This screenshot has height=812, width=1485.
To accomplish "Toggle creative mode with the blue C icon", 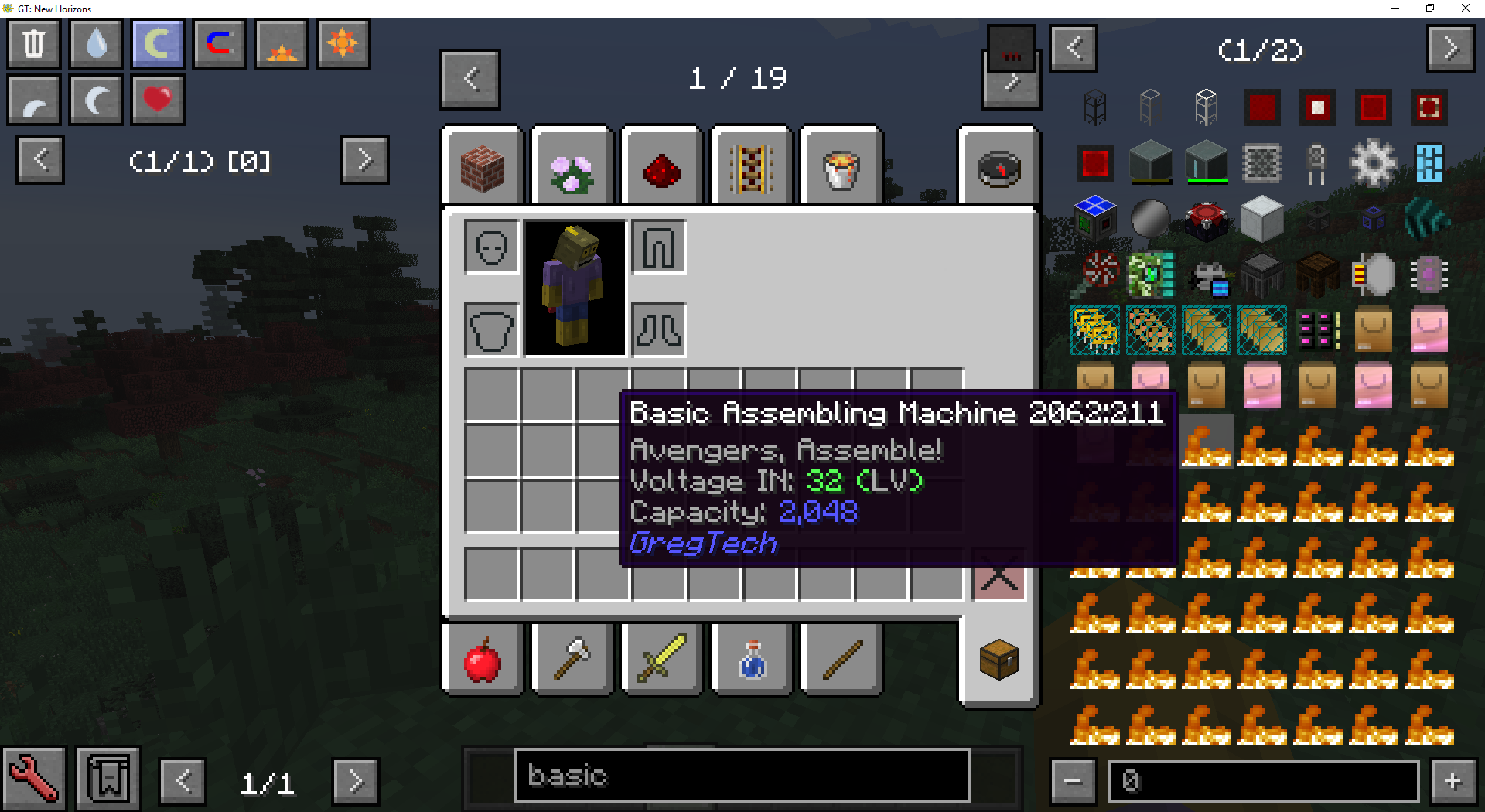I will click(x=157, y=44).
